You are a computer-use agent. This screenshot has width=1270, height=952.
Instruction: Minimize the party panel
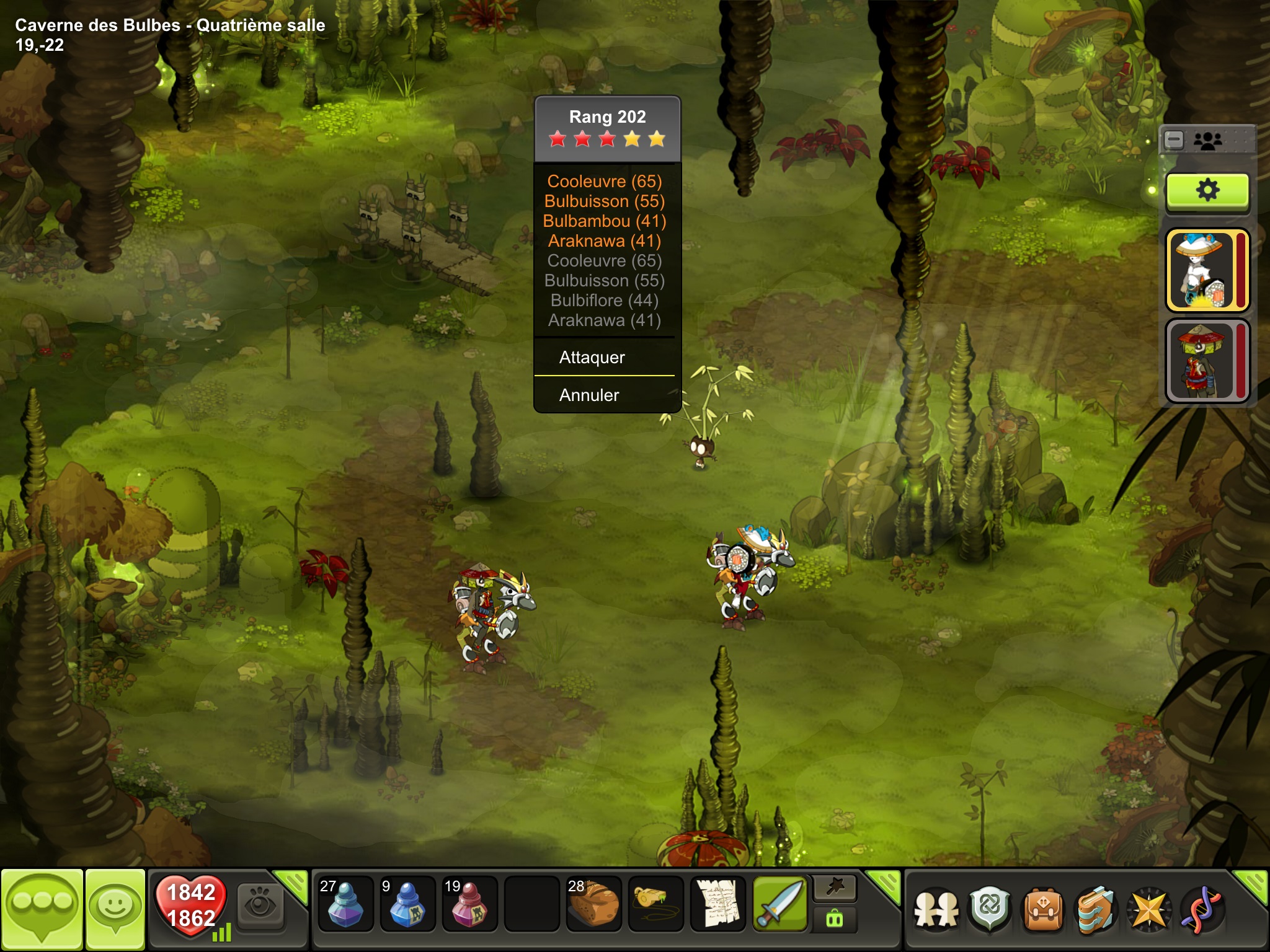click(1174, 140)
